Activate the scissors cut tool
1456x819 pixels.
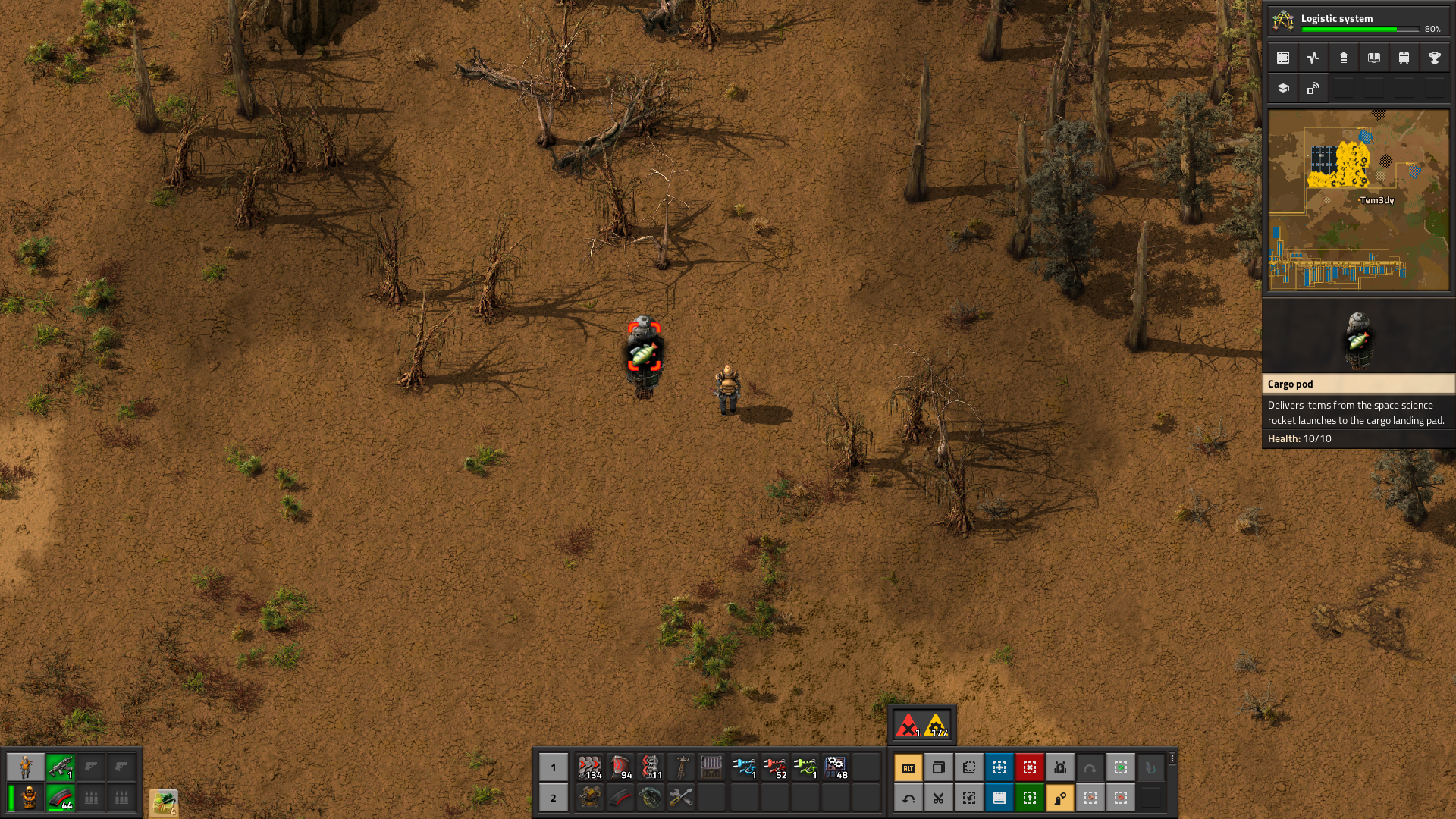click(938, 798)
